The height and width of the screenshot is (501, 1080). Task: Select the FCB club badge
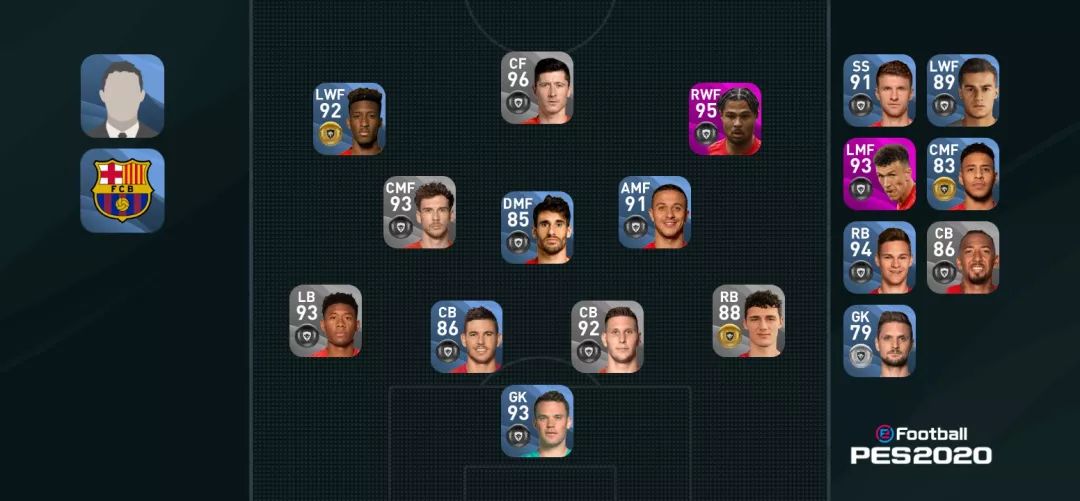coord(122,190)
